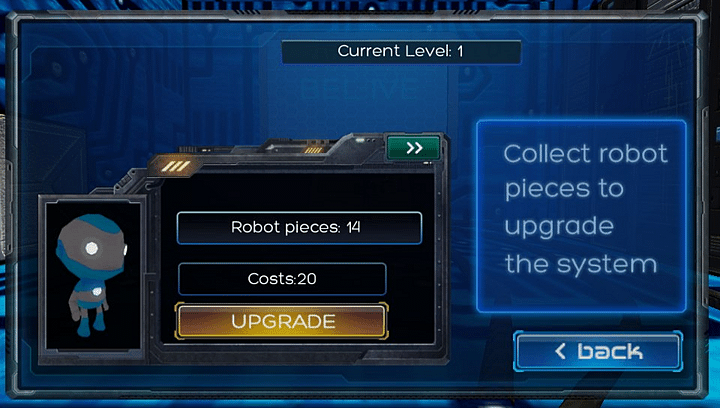Viewport: 720px width, 408px height.
Task: Select the robot character portrait
Action: tap(91, 273)
